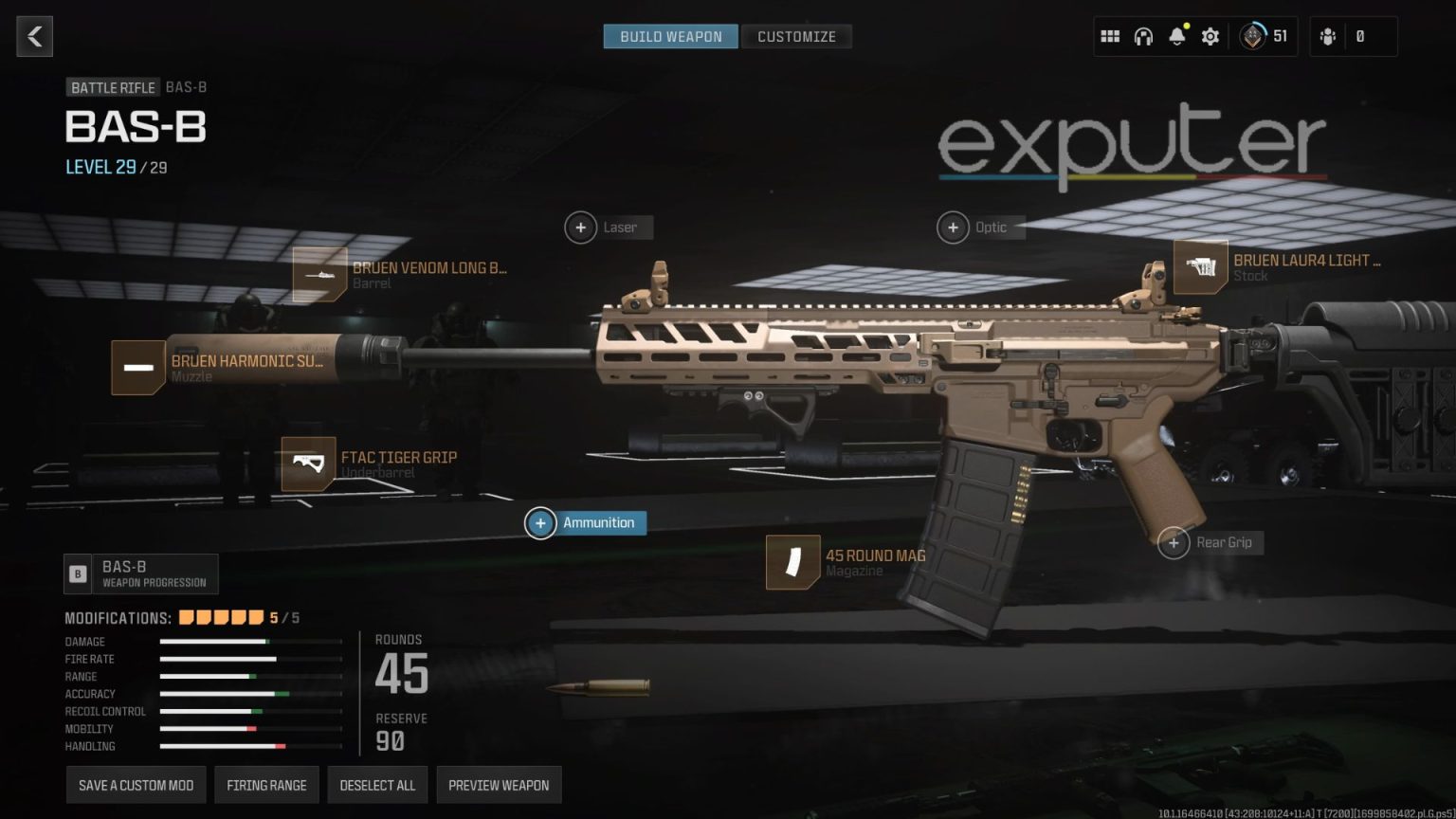
Task: Click Save a Custom Mod
Action: click(135, 784)
